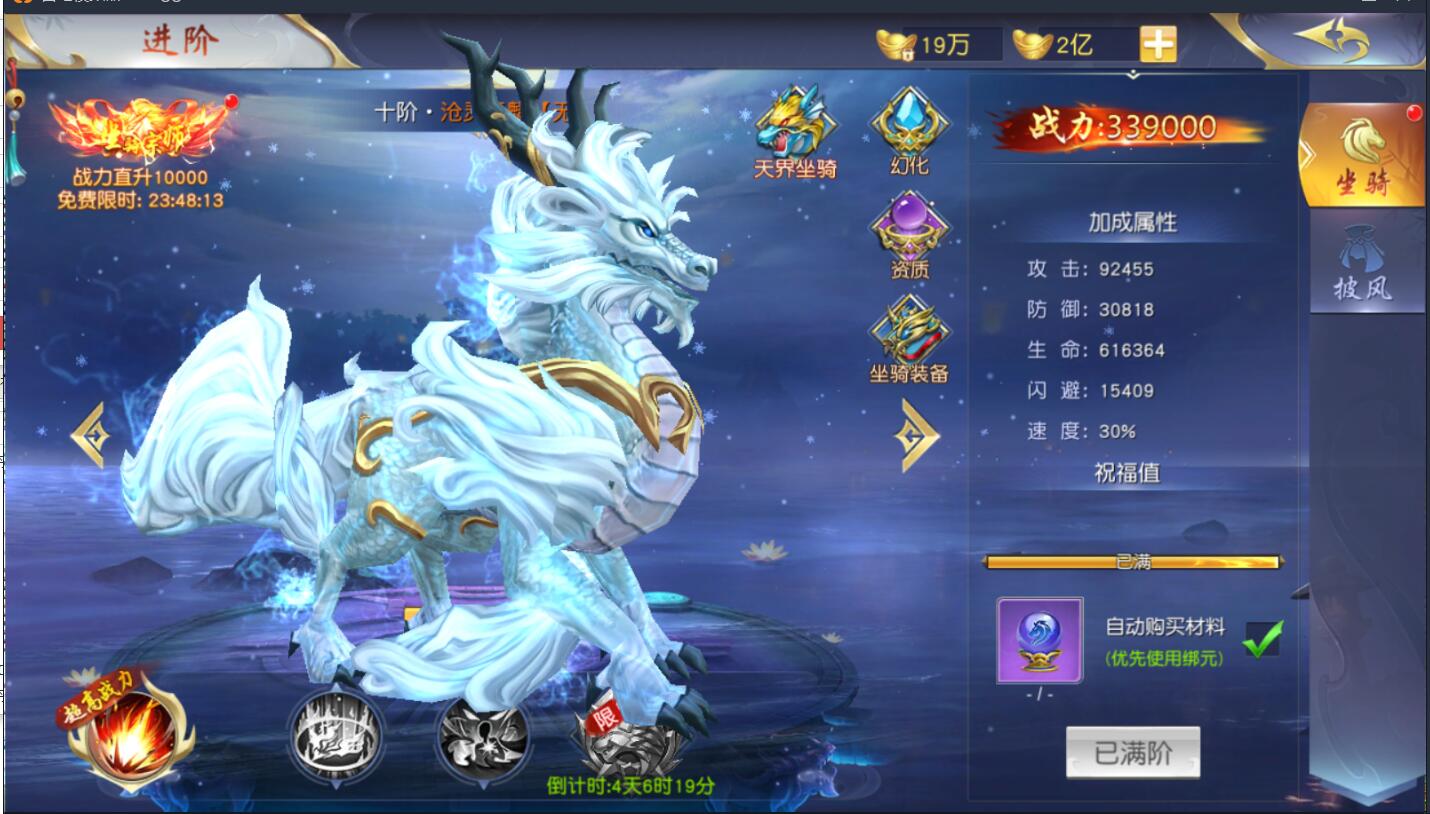The image size is (1430, 814).
Task: Open the 幻化 crystal icon
Action: tap(909, 127)
